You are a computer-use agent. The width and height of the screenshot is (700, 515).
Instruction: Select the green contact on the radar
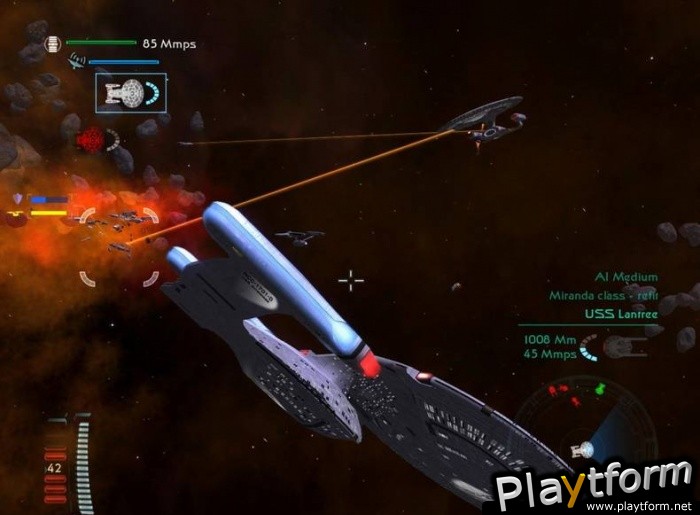[600, 388]
